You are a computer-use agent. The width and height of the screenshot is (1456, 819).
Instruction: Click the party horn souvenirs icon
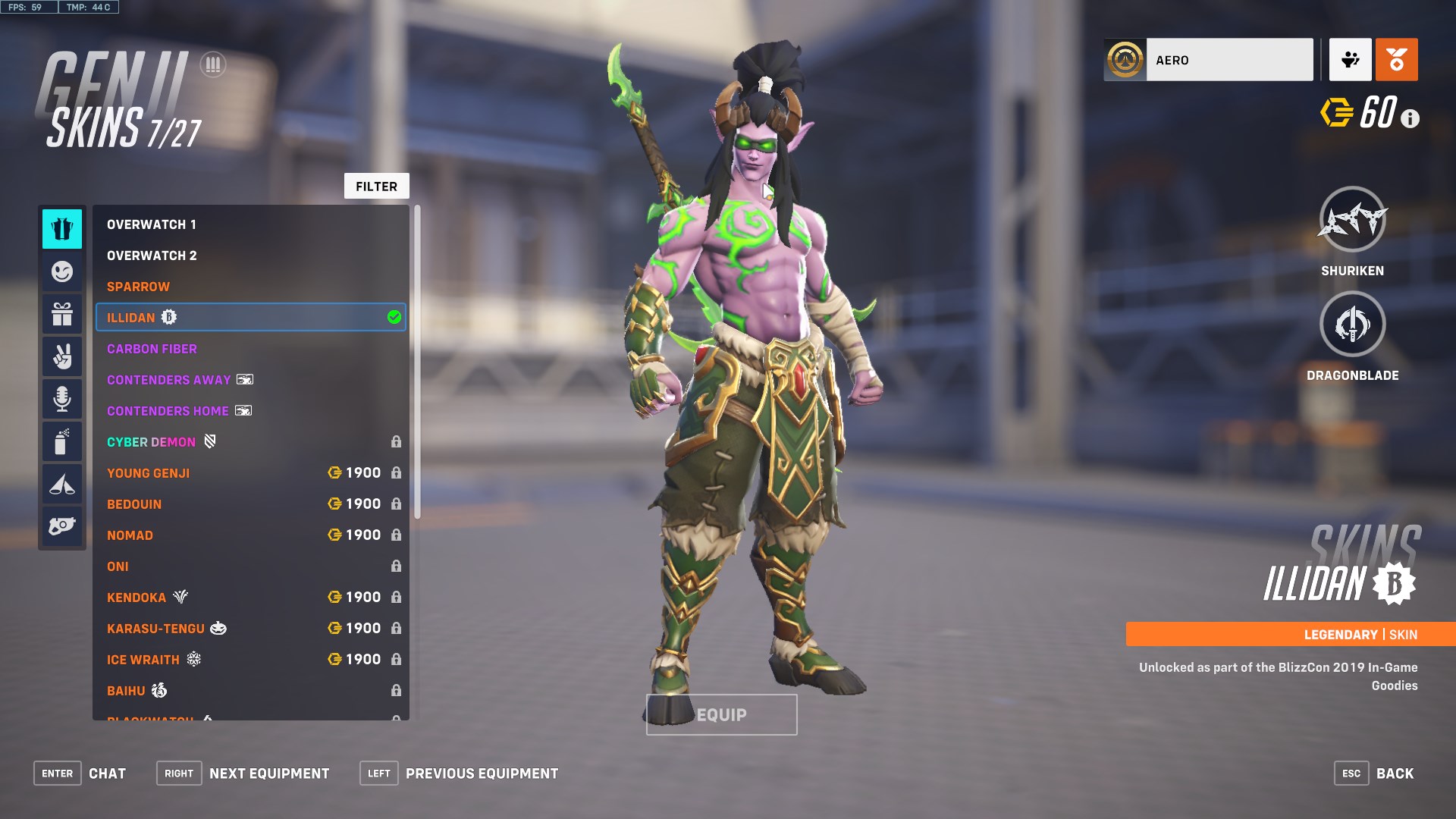(x=62, y=483)
